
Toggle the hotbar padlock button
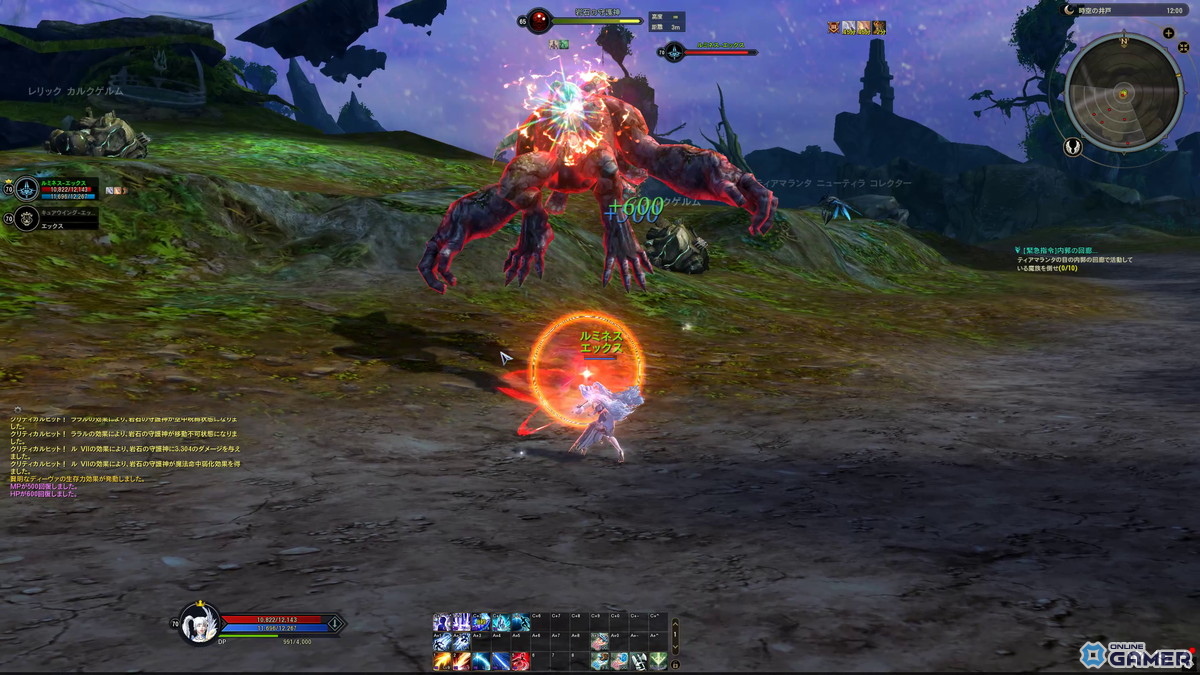tap(675, 664)
